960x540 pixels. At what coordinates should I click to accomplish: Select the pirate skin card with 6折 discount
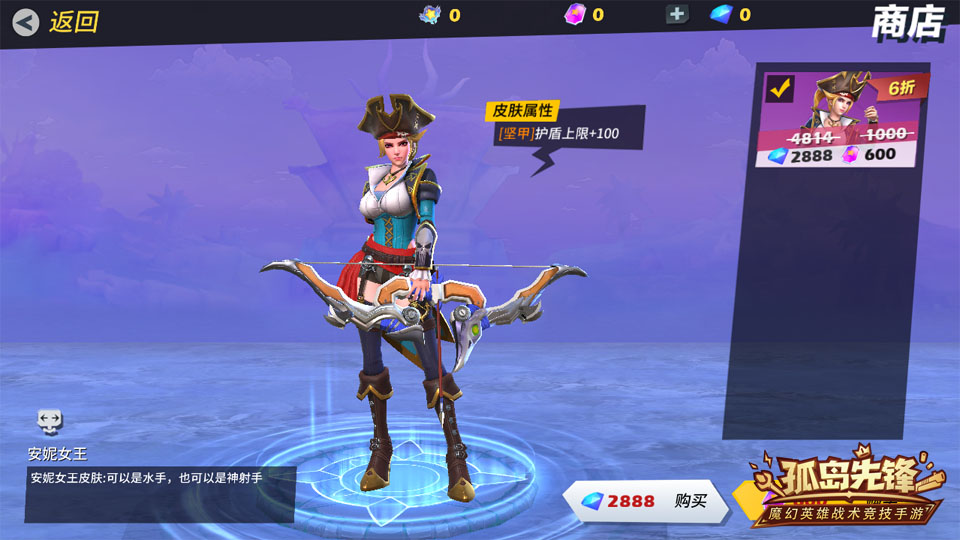coord(842,120)
